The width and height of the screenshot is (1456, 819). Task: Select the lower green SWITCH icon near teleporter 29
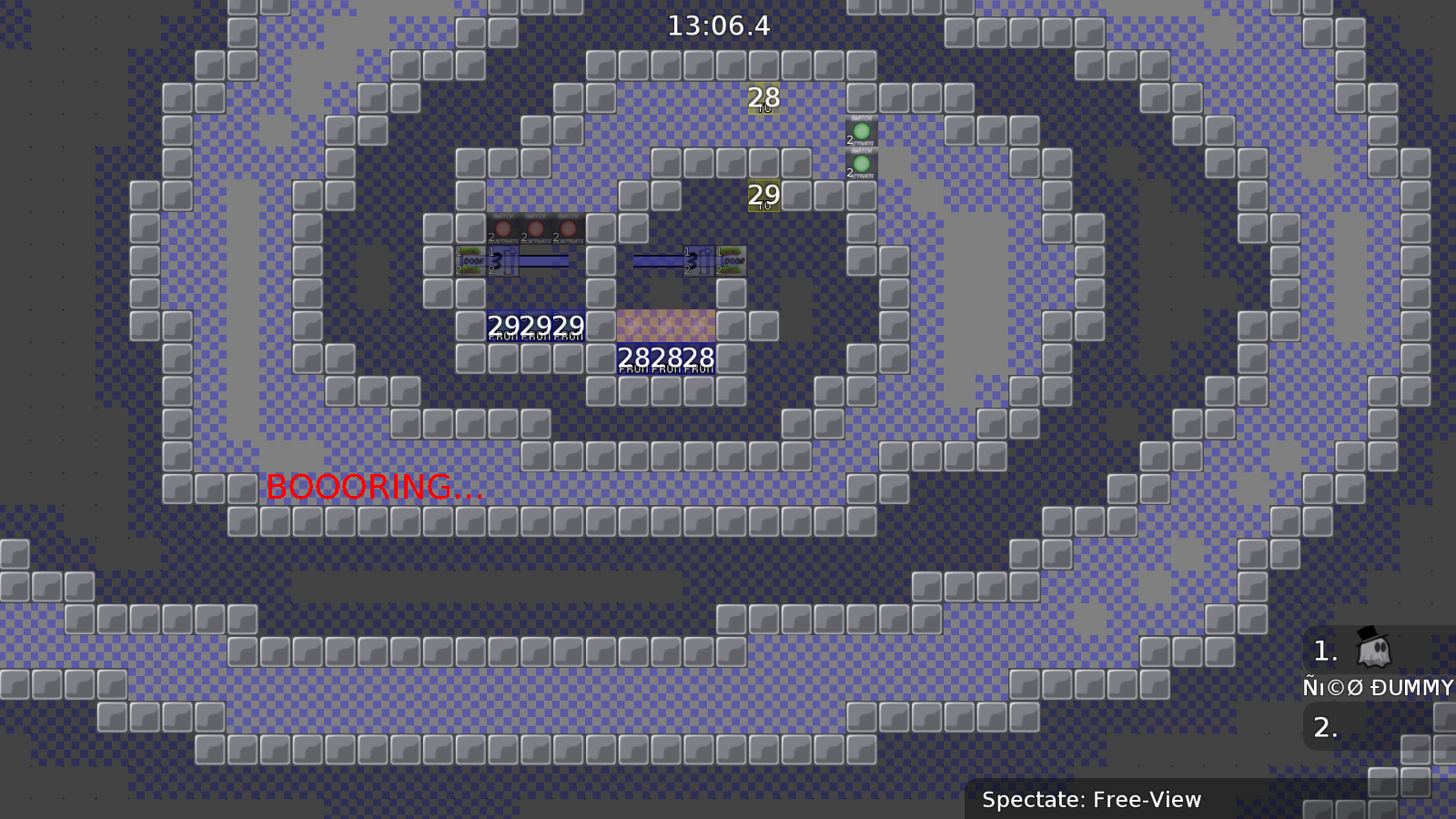pyautogui.click(x=860, y=164)
